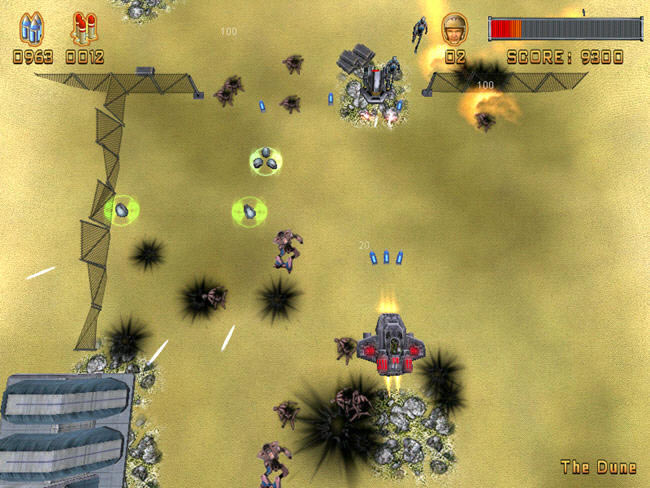Viewport: 650px width, 488px height.
Task: Select the red rockets ammo icon
Action: (x=84, y=28)
